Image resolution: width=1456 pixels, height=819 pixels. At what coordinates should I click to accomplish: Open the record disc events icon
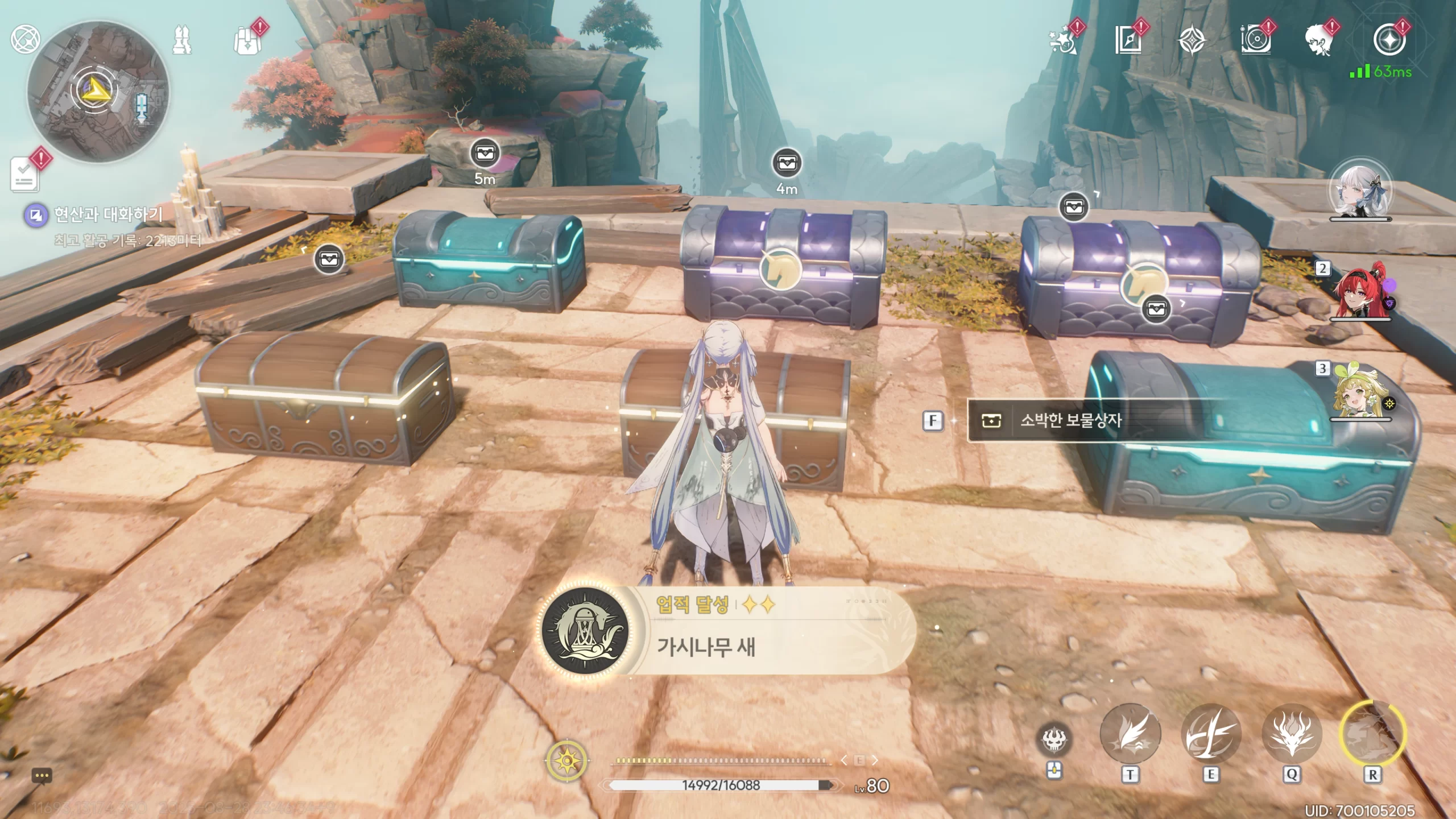click(x=1254, y=41)
